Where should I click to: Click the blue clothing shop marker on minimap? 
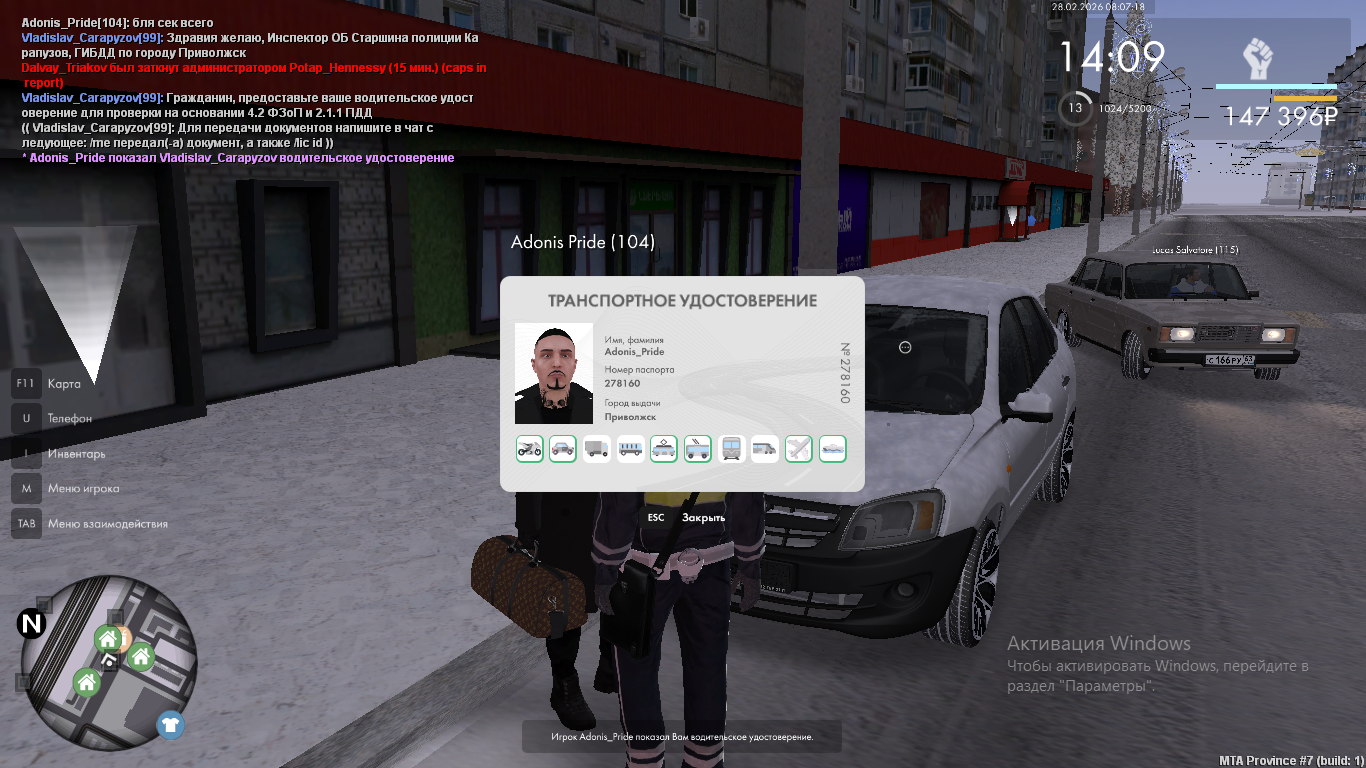click(x=170, y=724)
